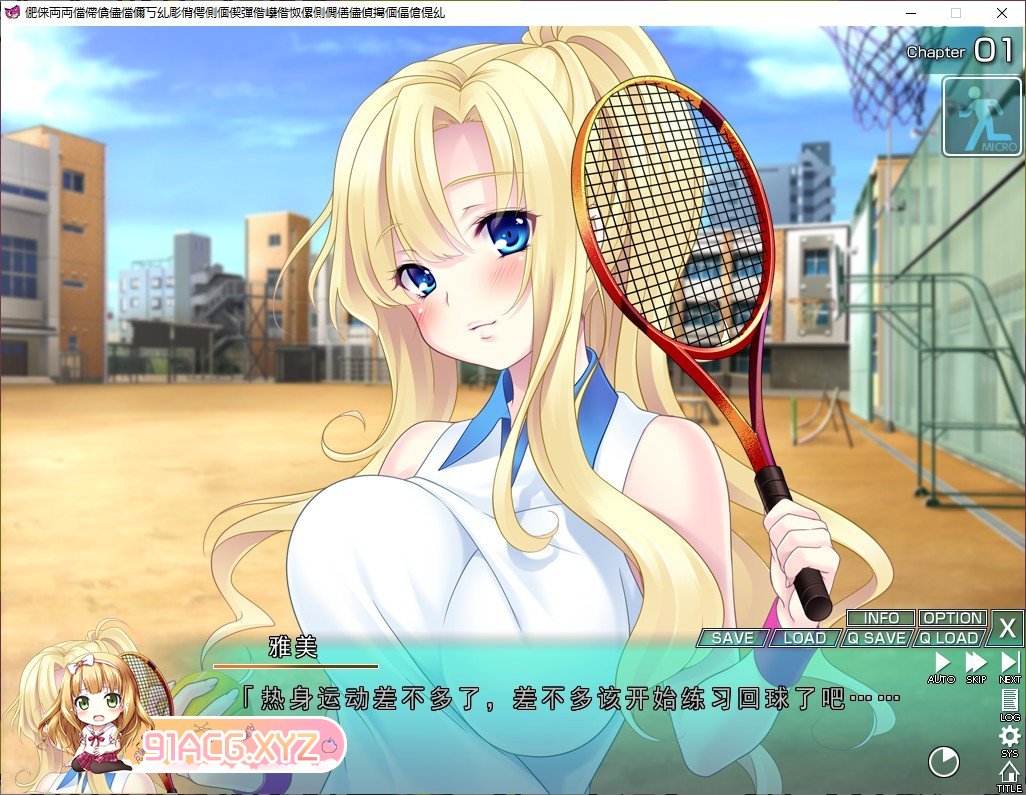Screen dimensions: 1026x795
Task: Minimize the game window
Action: tap(909, 13)
